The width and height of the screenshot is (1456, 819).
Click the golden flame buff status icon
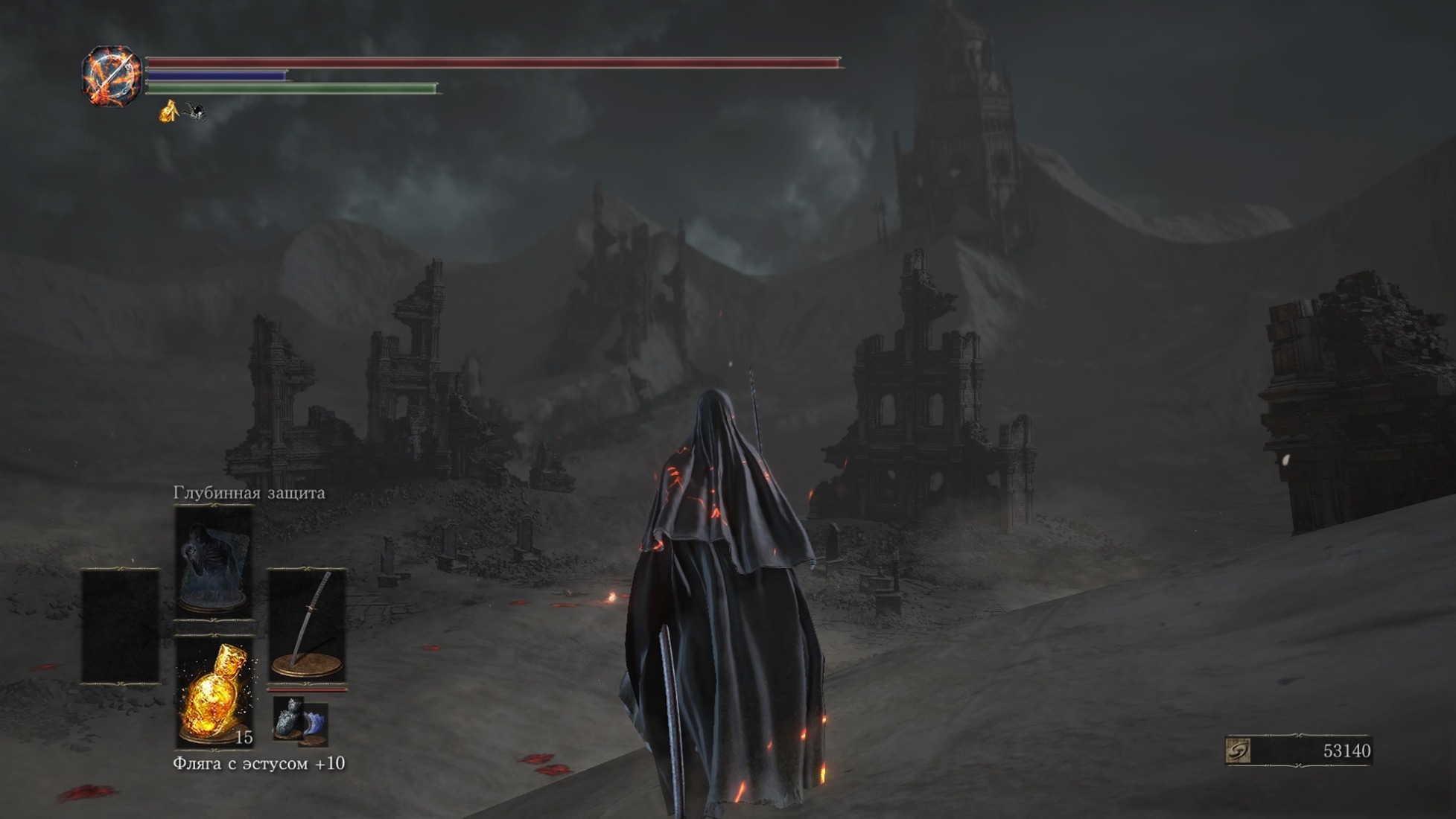(169, 111)
